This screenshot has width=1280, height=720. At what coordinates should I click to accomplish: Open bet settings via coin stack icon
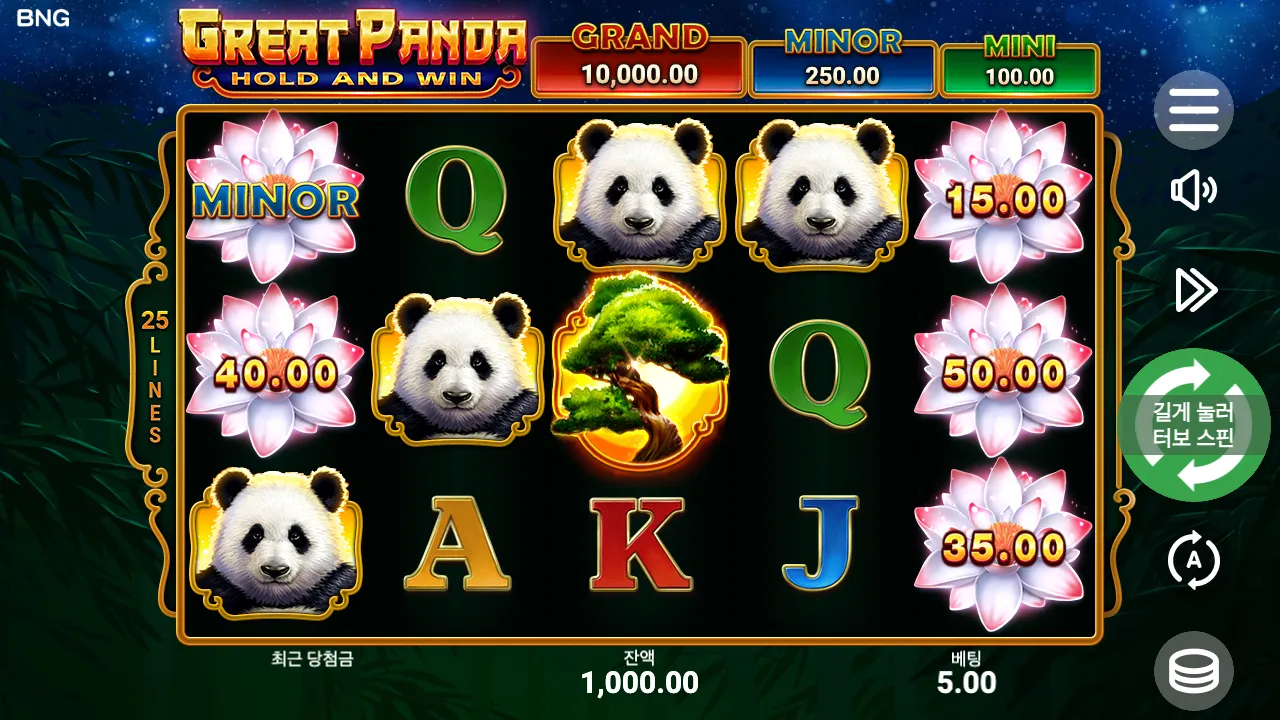[1193, 670]
